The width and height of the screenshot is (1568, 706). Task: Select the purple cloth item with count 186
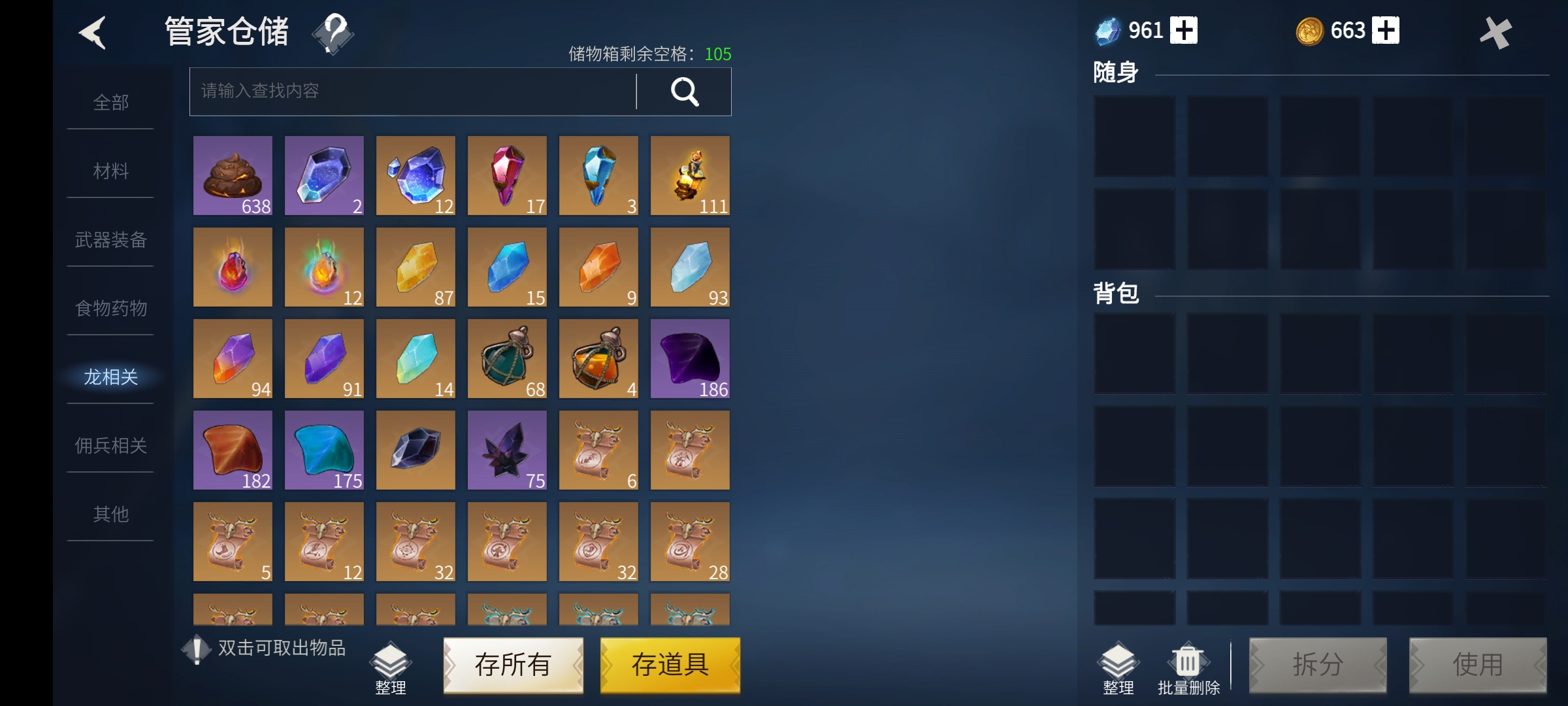point(690,358)
